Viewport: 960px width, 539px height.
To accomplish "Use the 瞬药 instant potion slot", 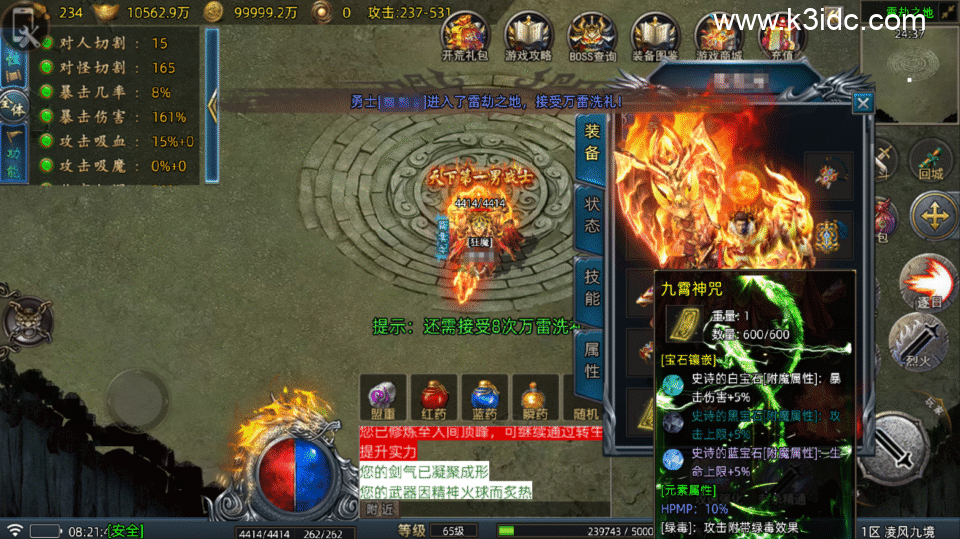I will tap(537, 399).
